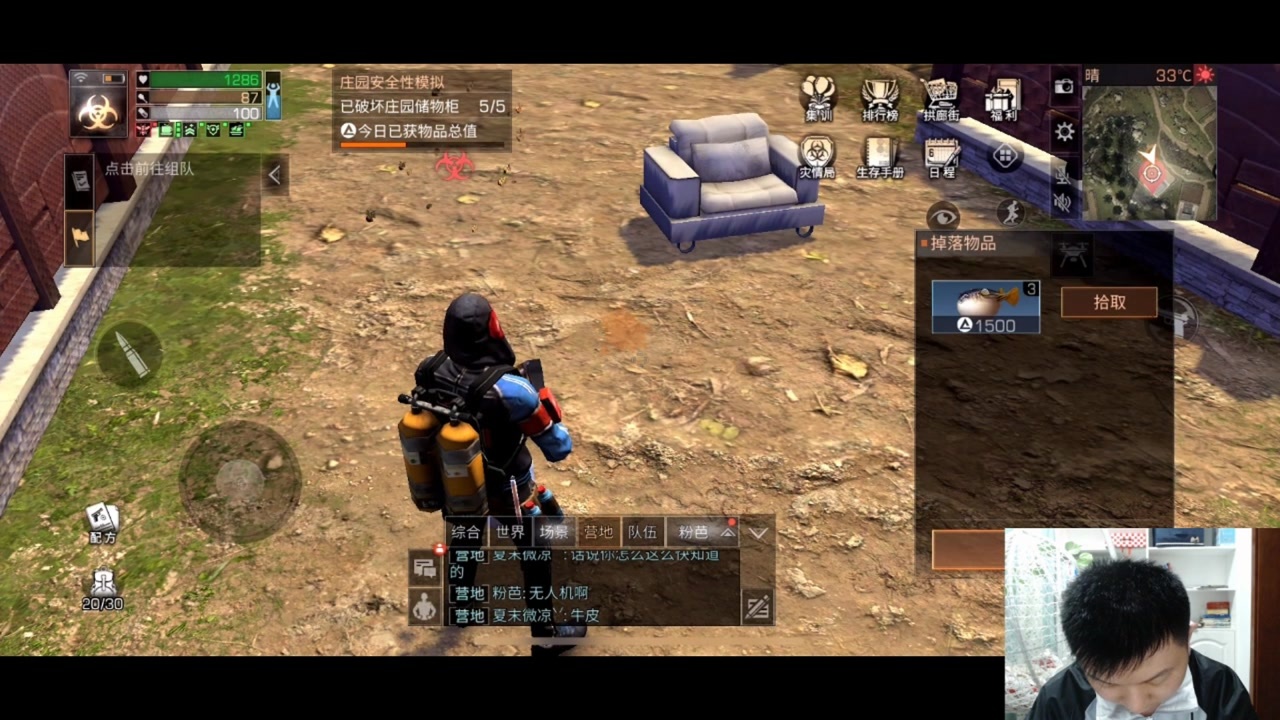Viewport: 1280px width, 720px height.
Task: Take a screenshot with the camera icon
Action: [1064, 87]
